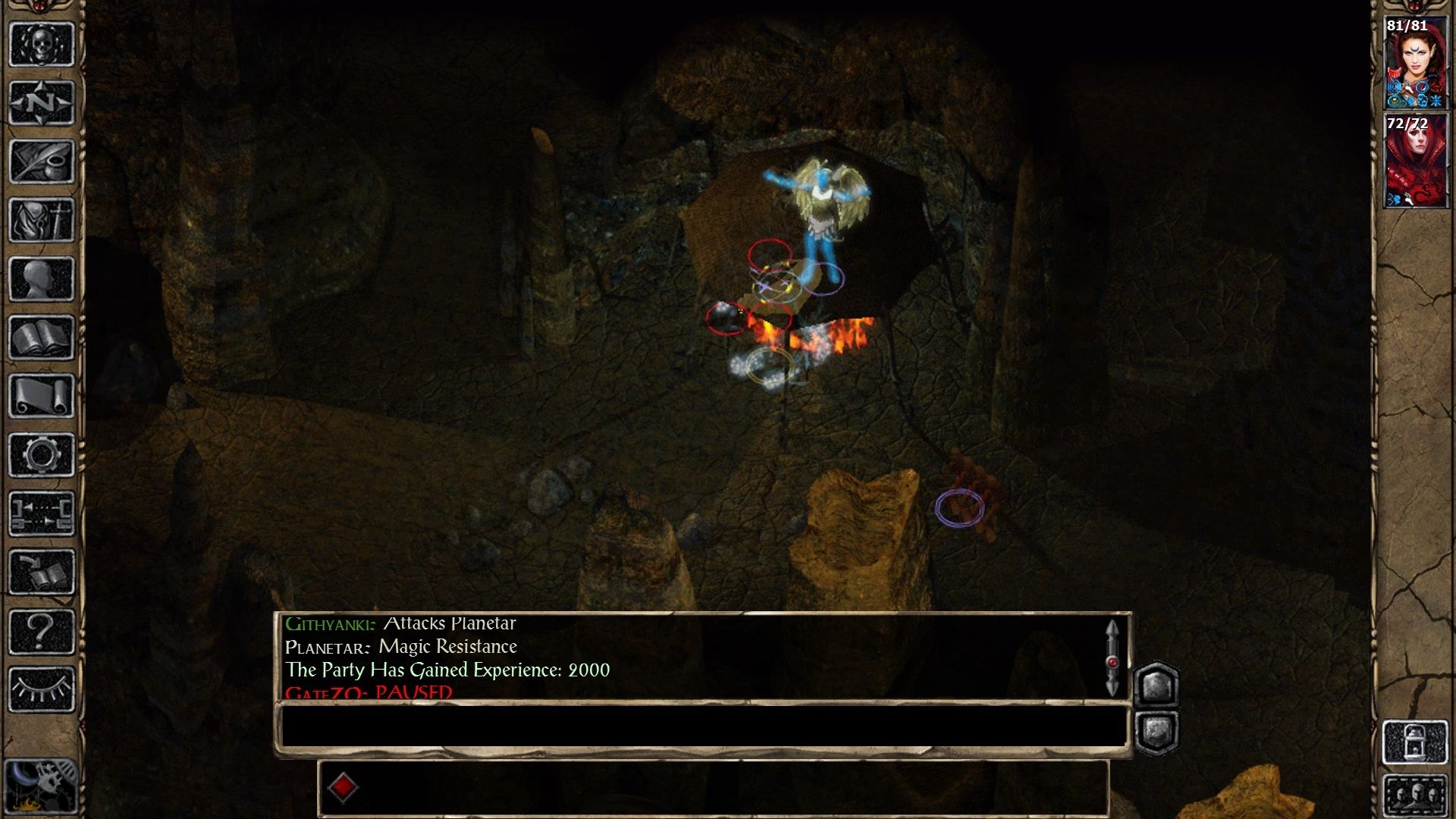Open the mage spellbook icon
1456x819 pixels.
click(41, 337)
